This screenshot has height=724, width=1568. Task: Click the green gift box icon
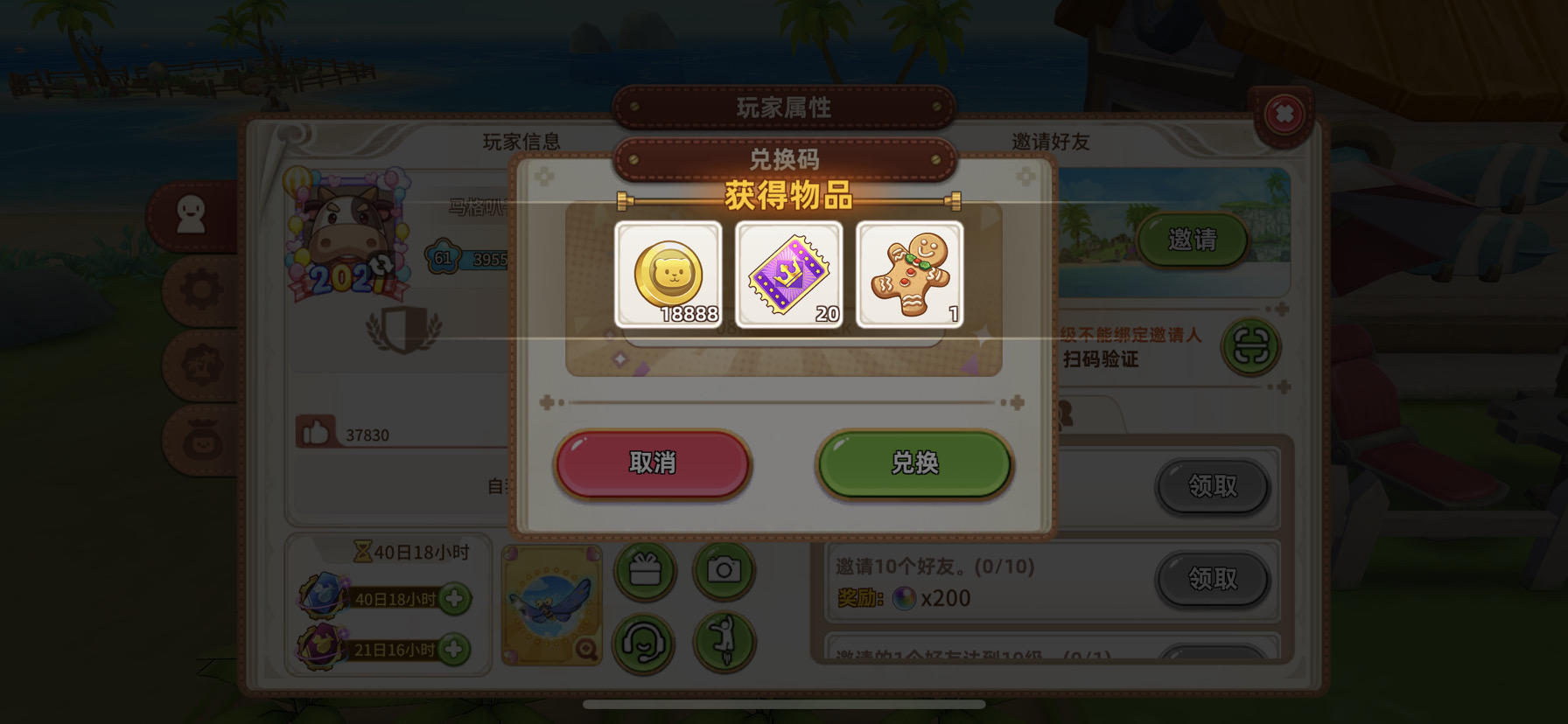(x=646, y=569)
